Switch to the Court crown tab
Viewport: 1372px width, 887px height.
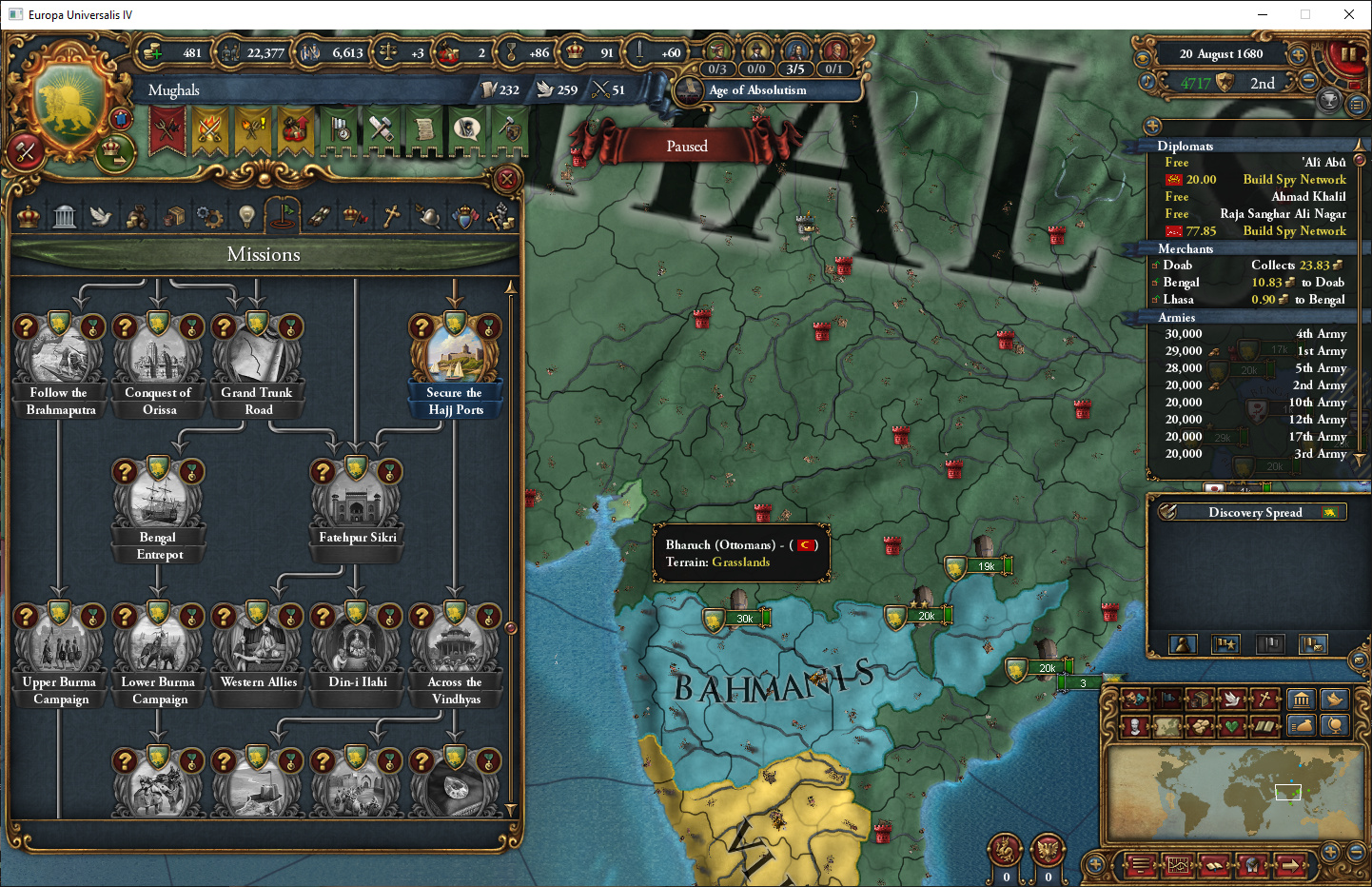(29, 217)
